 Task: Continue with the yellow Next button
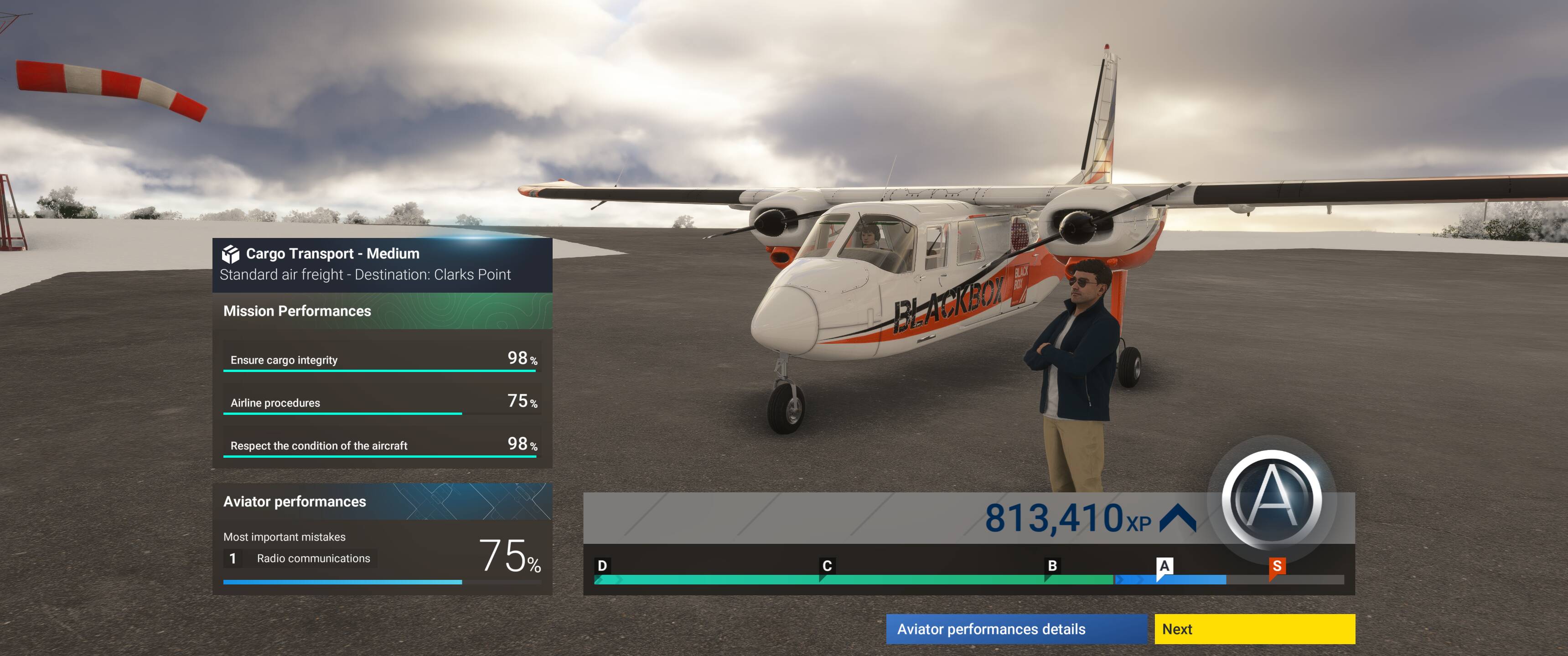point(1254,629)
